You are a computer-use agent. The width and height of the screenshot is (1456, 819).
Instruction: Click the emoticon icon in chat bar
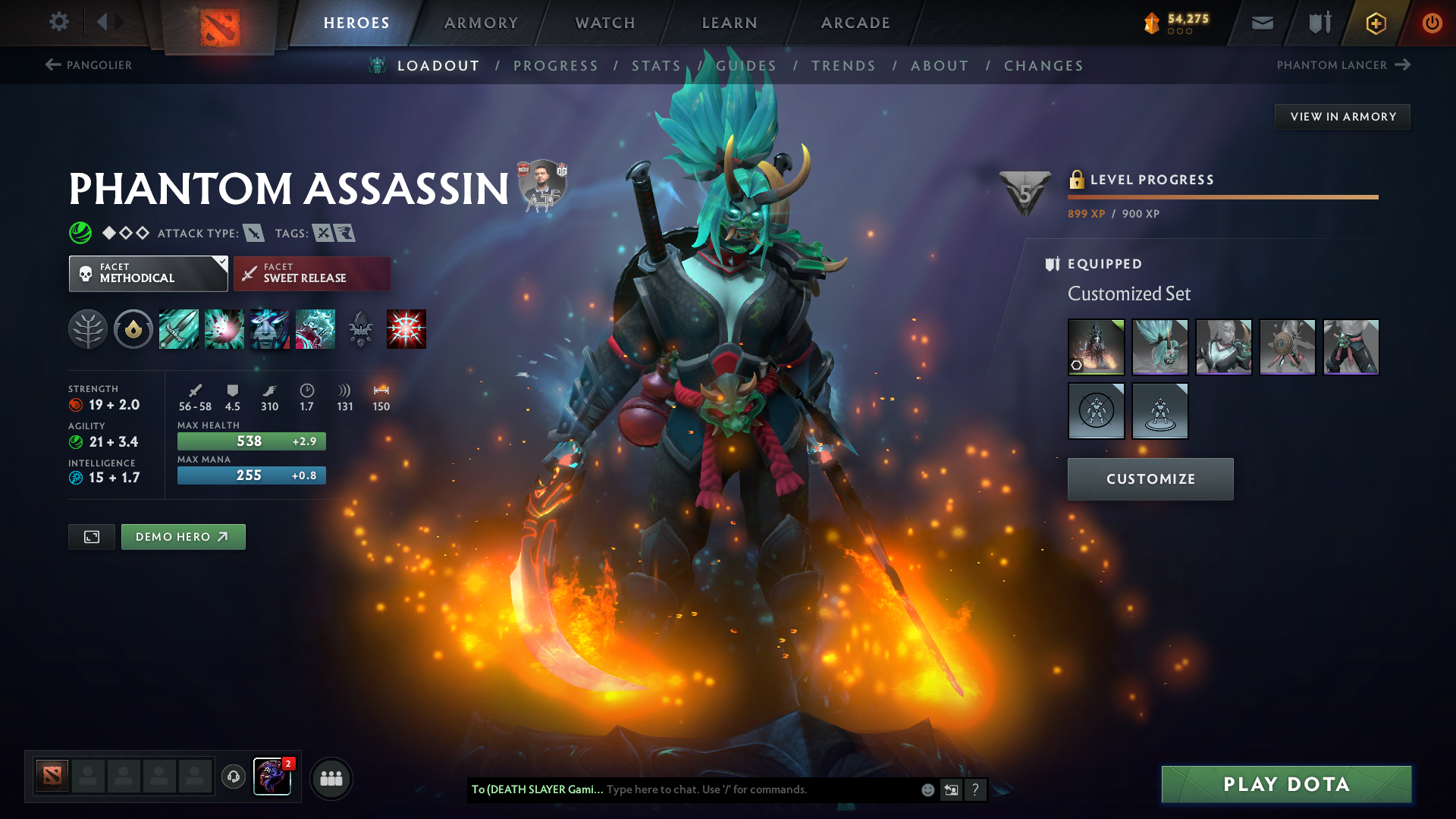click(x=927, y=789)
